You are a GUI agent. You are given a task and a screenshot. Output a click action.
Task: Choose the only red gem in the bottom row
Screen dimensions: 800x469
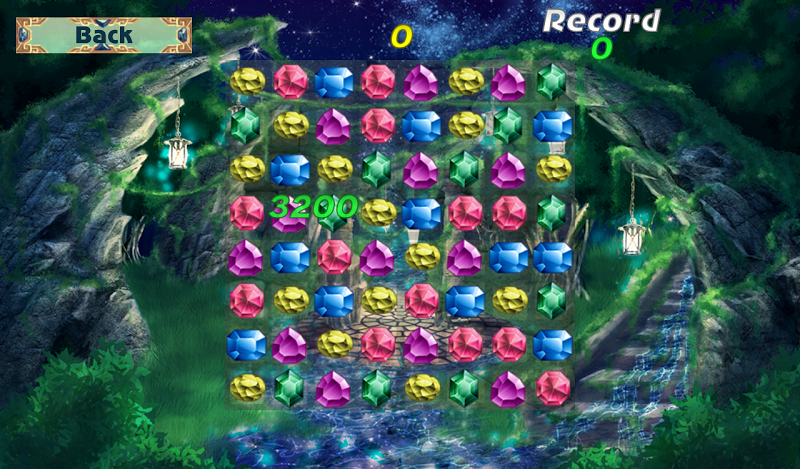pos(552,387)
